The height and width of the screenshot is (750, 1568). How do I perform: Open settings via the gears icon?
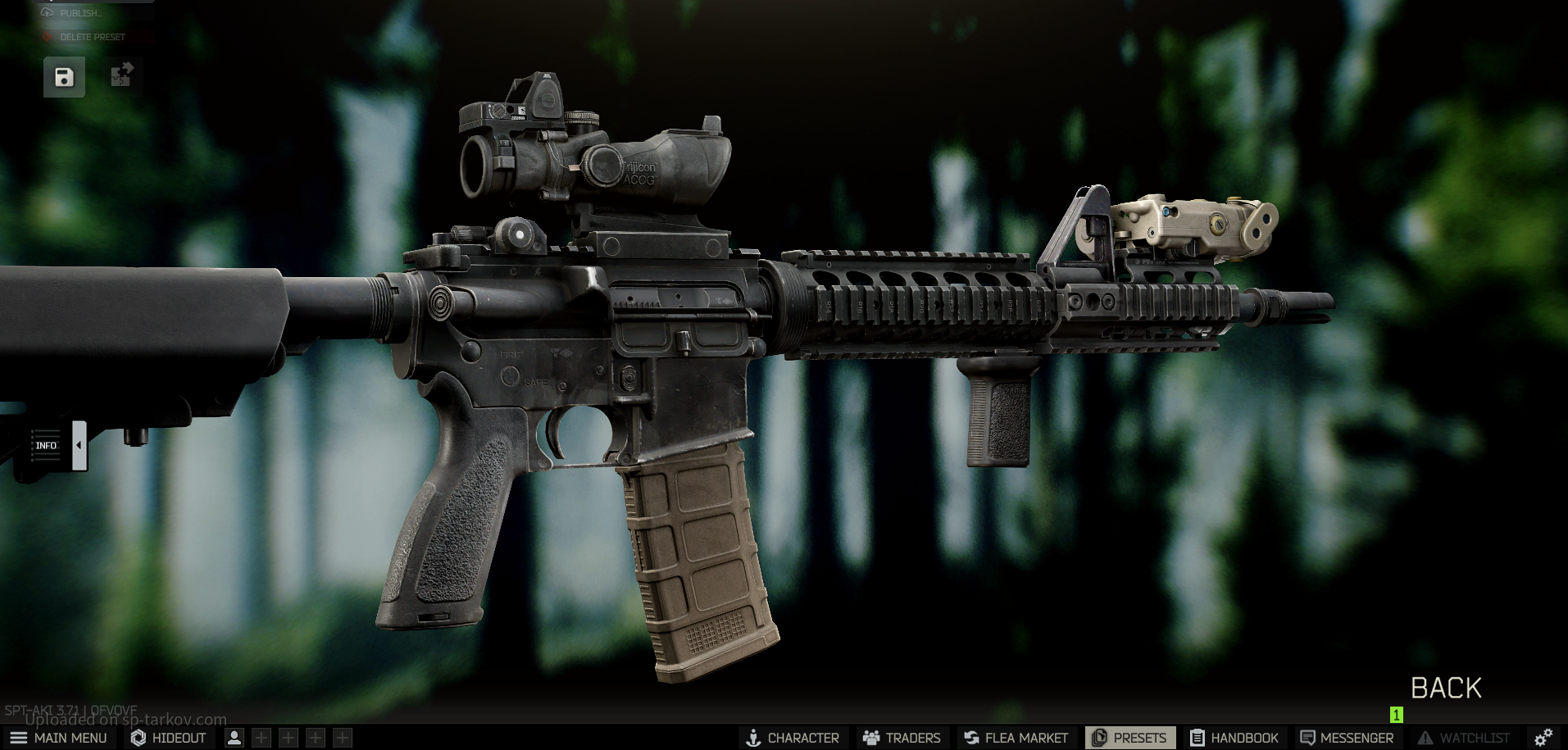(x=1543, y=738)
